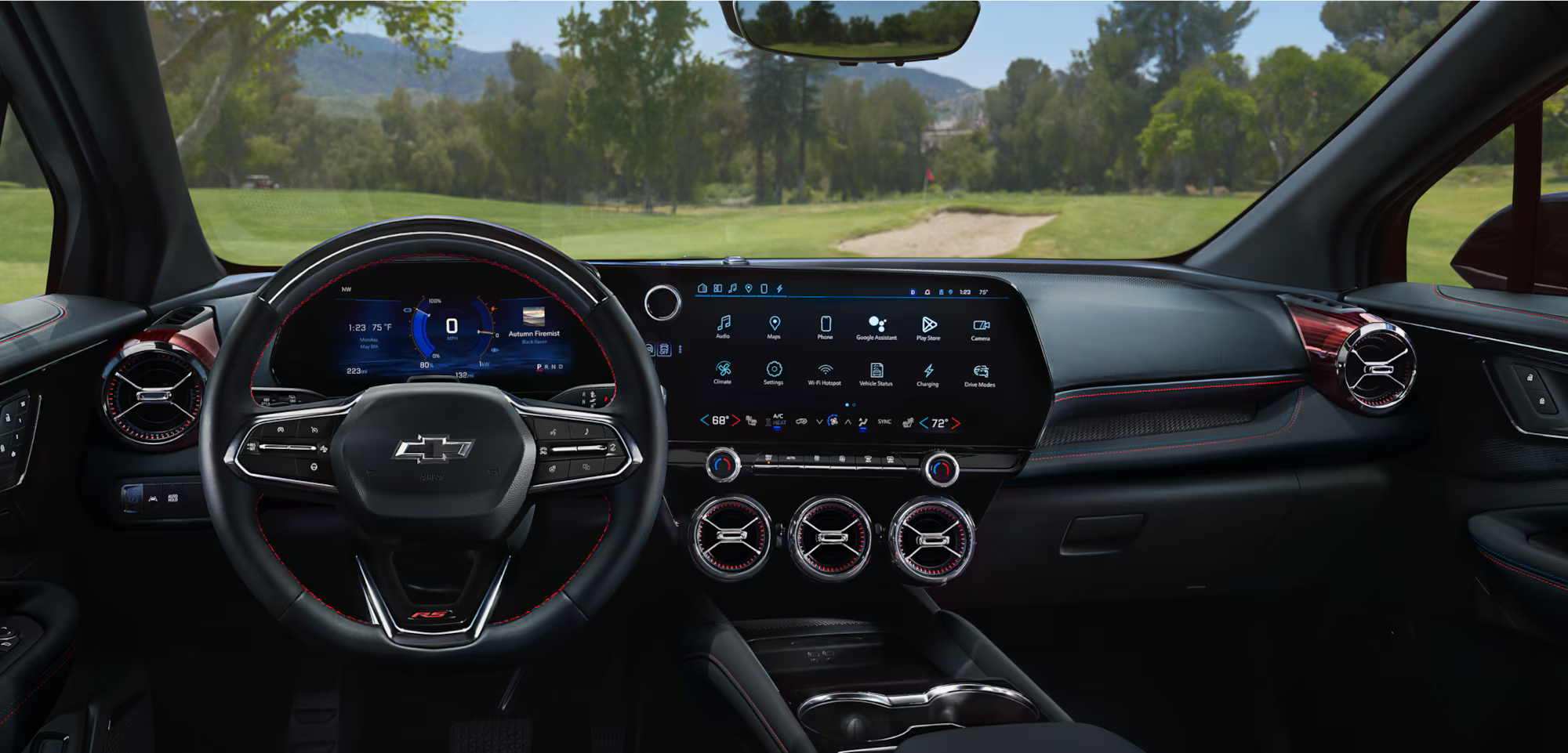Lower passenger temperature below 72 degrees
Viewport: 1568px width, 753px height.
[x=923, y=422]
